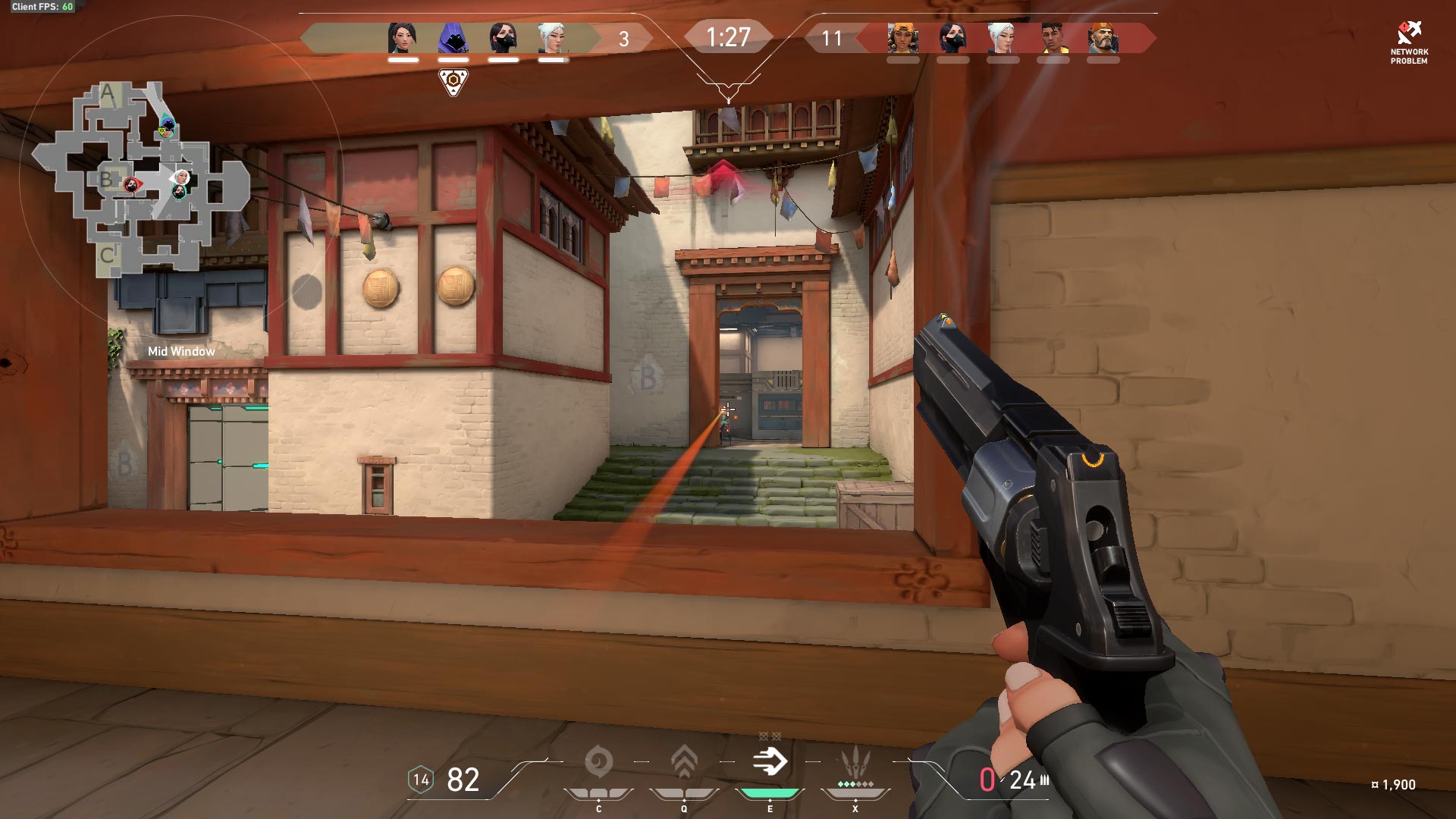Select the Blade Storm ultimate icon

pyautogui.click(x=855, y=762)
